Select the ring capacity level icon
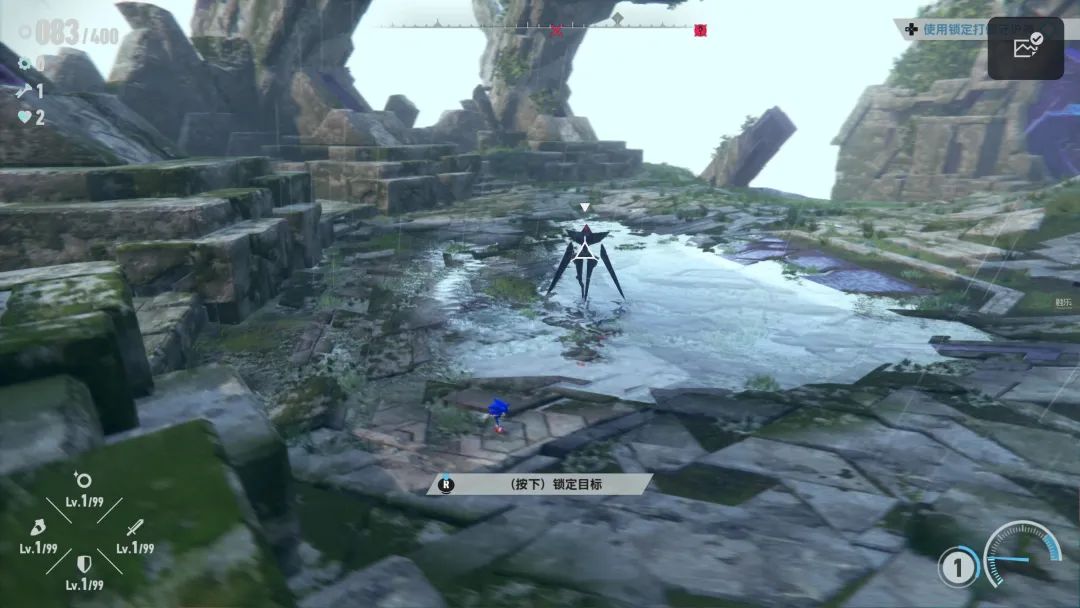The image size is (1080, 608). click(x=84, y=480)
